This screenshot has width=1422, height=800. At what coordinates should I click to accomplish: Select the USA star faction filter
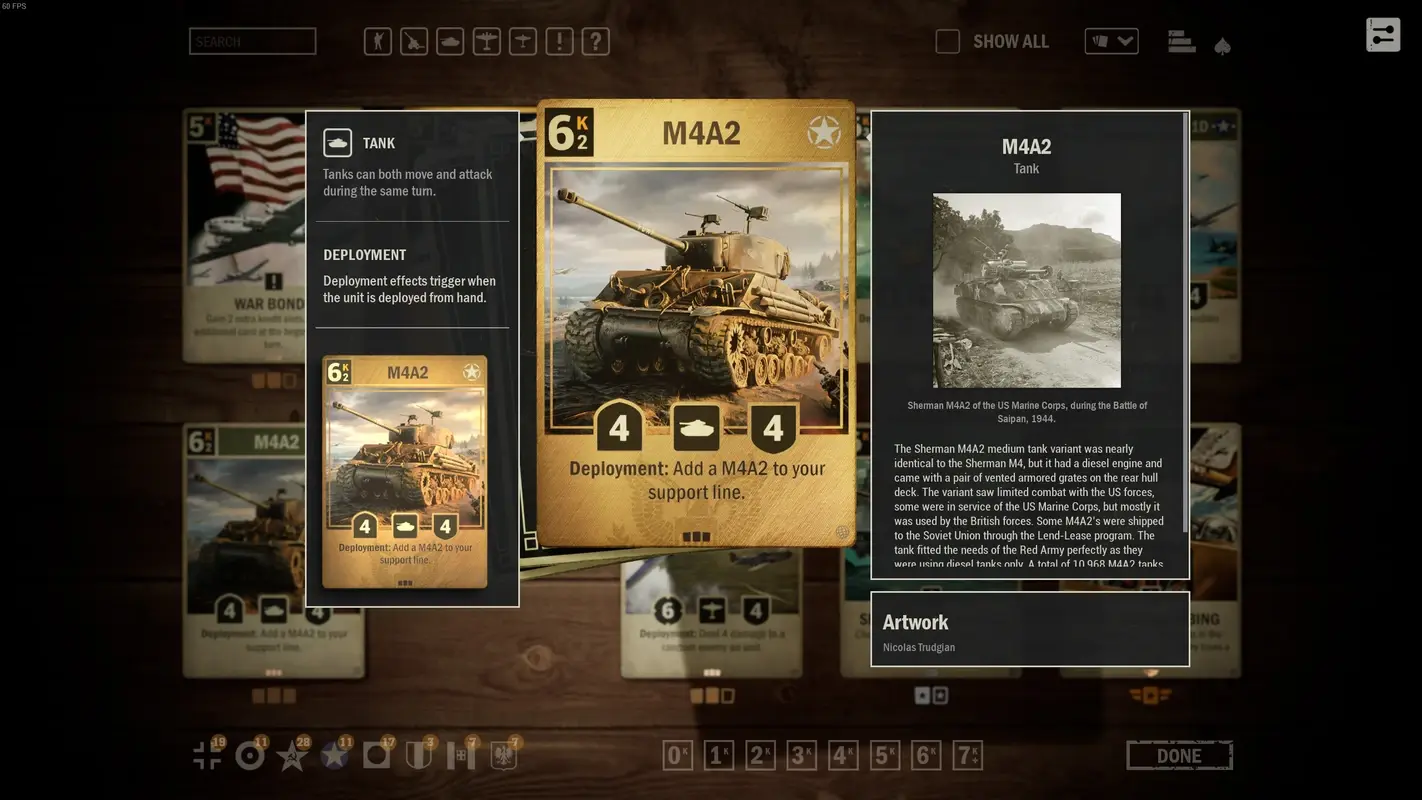337,757
